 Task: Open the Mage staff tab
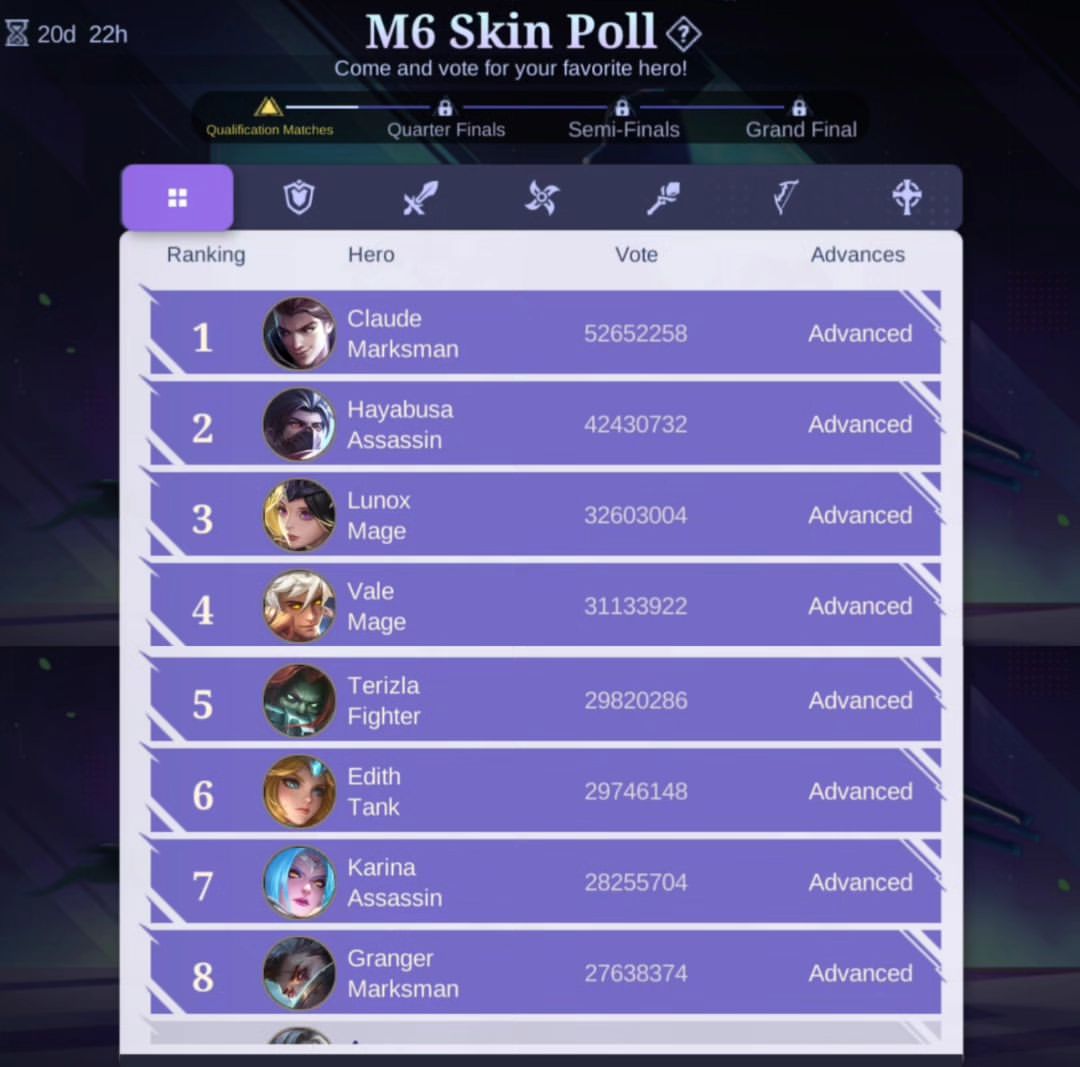[663, 198]
